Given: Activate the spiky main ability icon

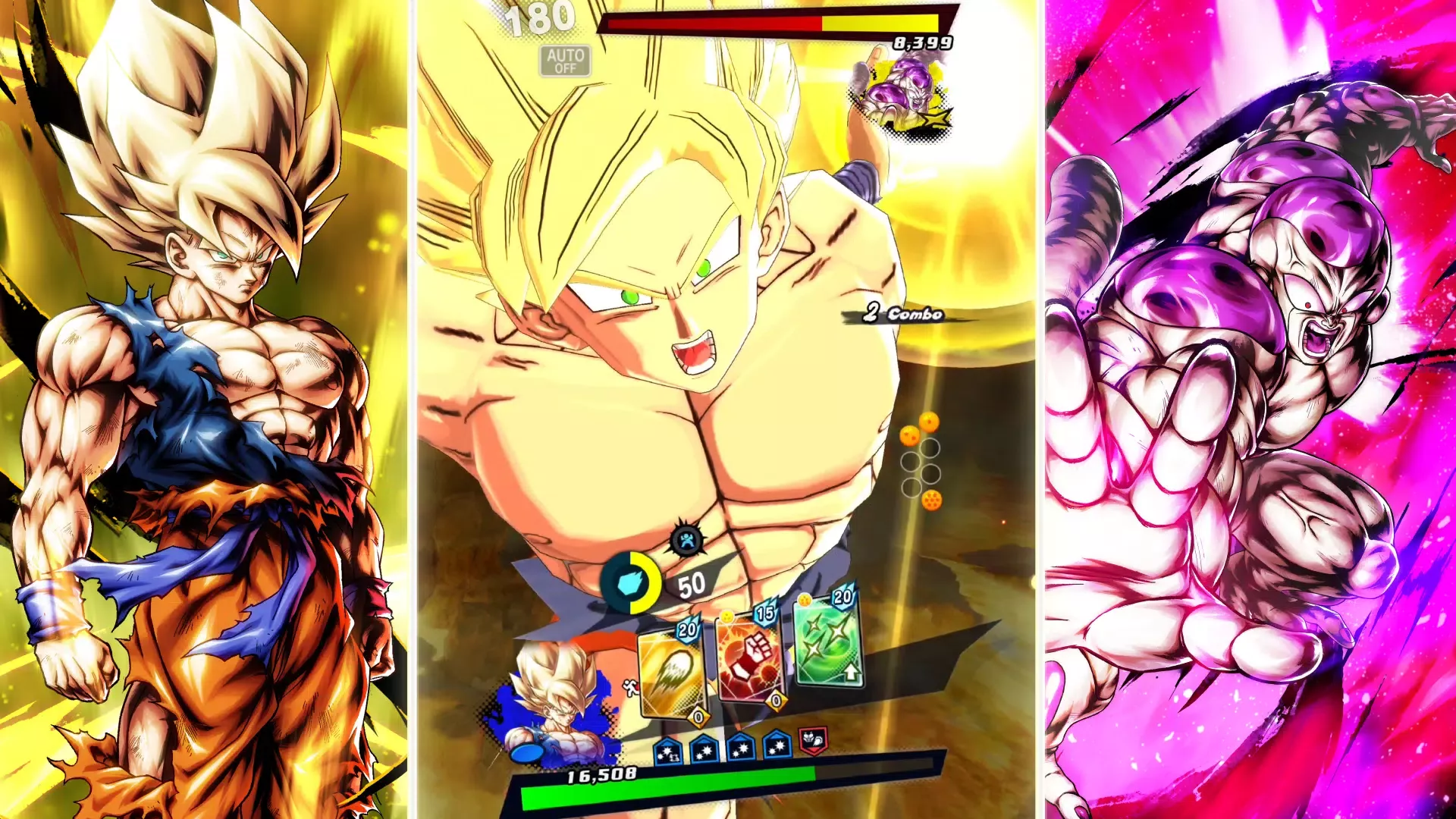Looking at the screenshot, I should (687, 541).
